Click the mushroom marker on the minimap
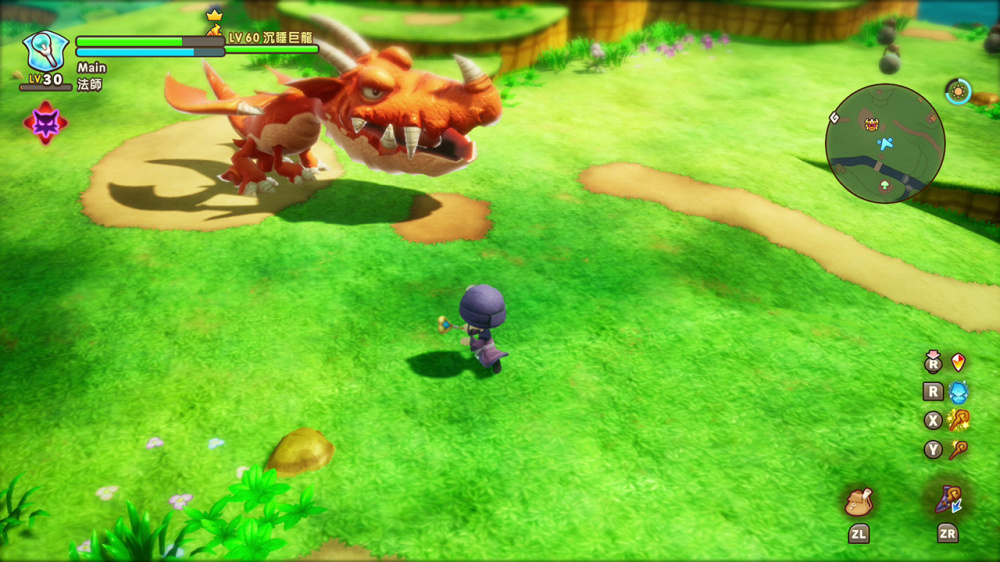The image size is (1000, 562). click(882, 186)
